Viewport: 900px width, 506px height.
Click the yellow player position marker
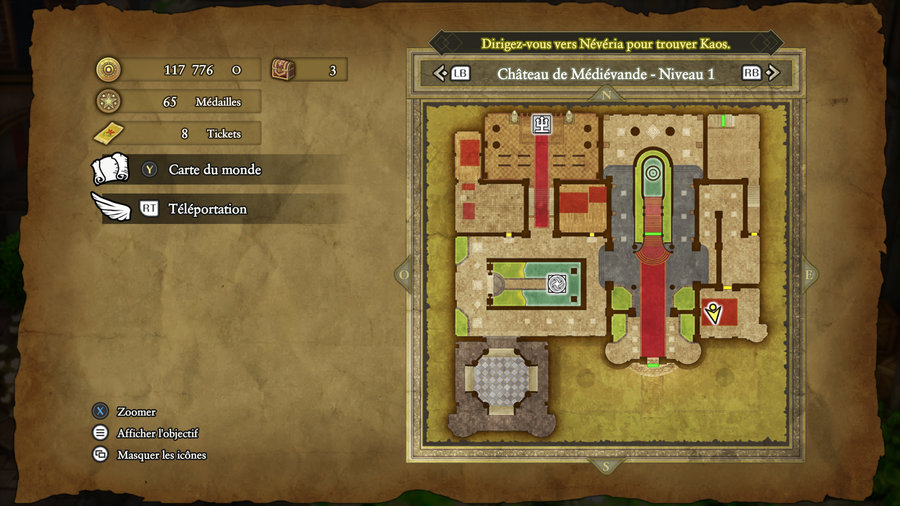click(x=712, y=314)
